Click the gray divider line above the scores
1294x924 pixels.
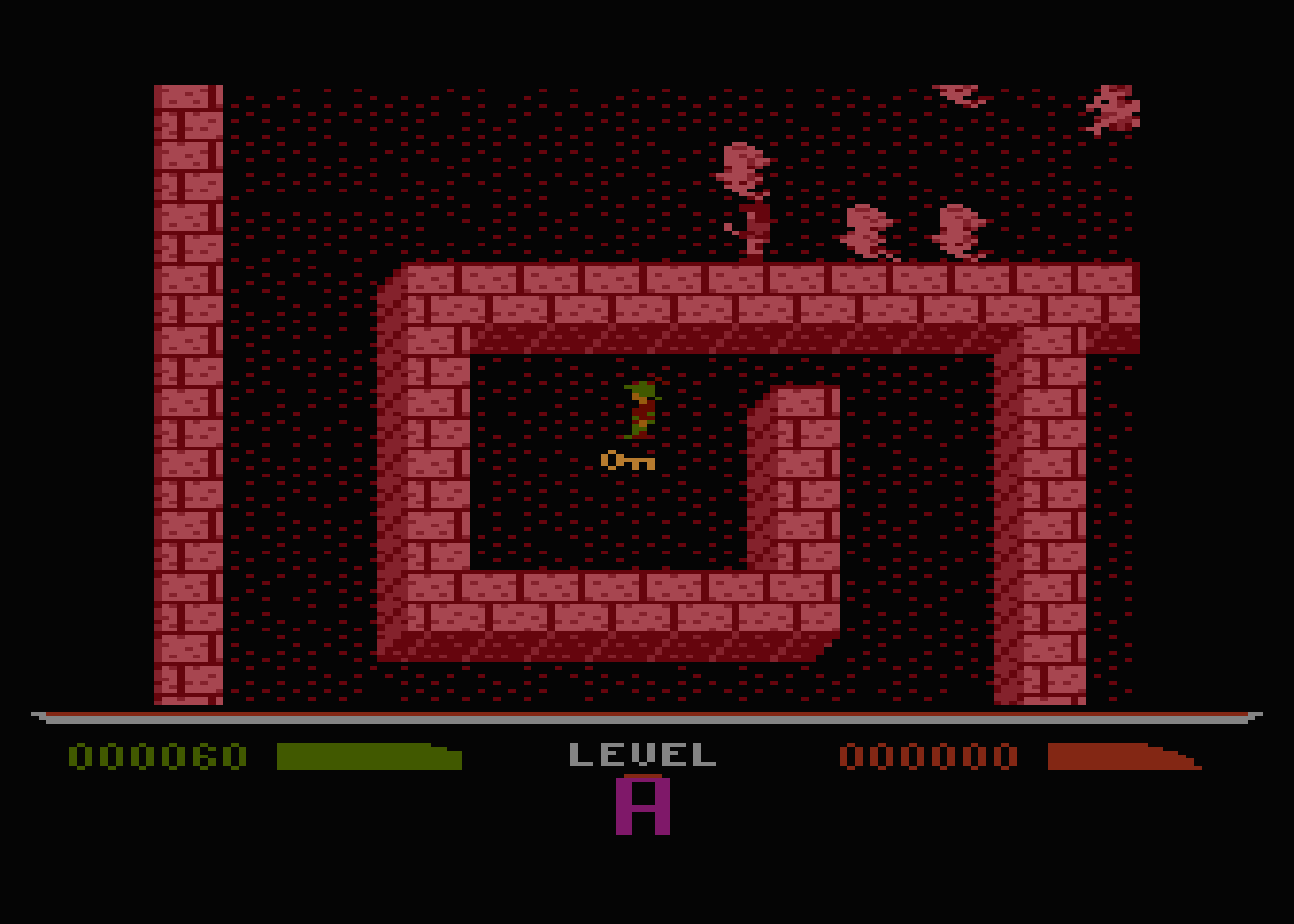coord(640,717)
